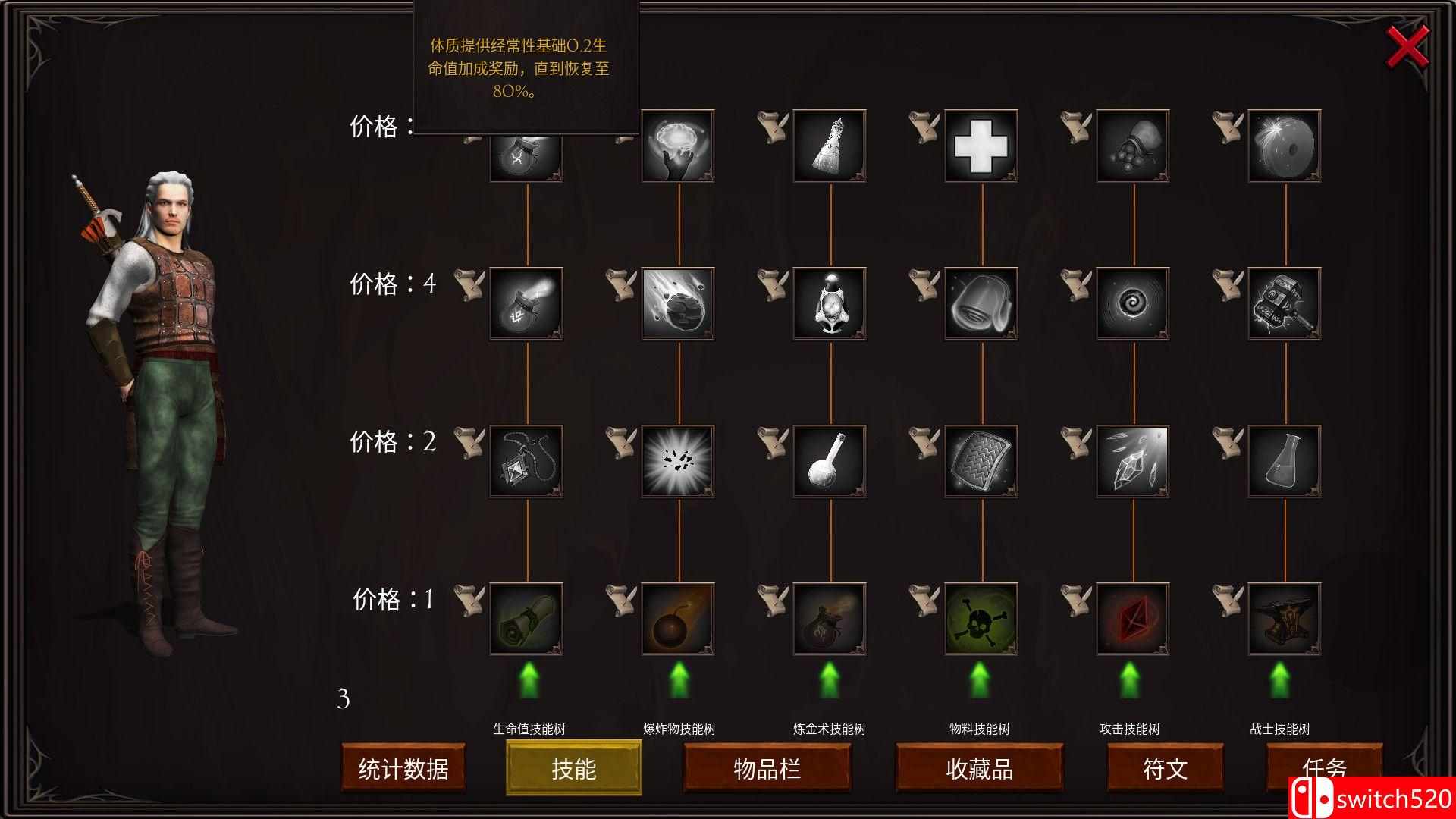The width and height of the screenshot is (1456, 819).
Task: Open the 符文 runes tab
Action: click(x=1165, y=767)
